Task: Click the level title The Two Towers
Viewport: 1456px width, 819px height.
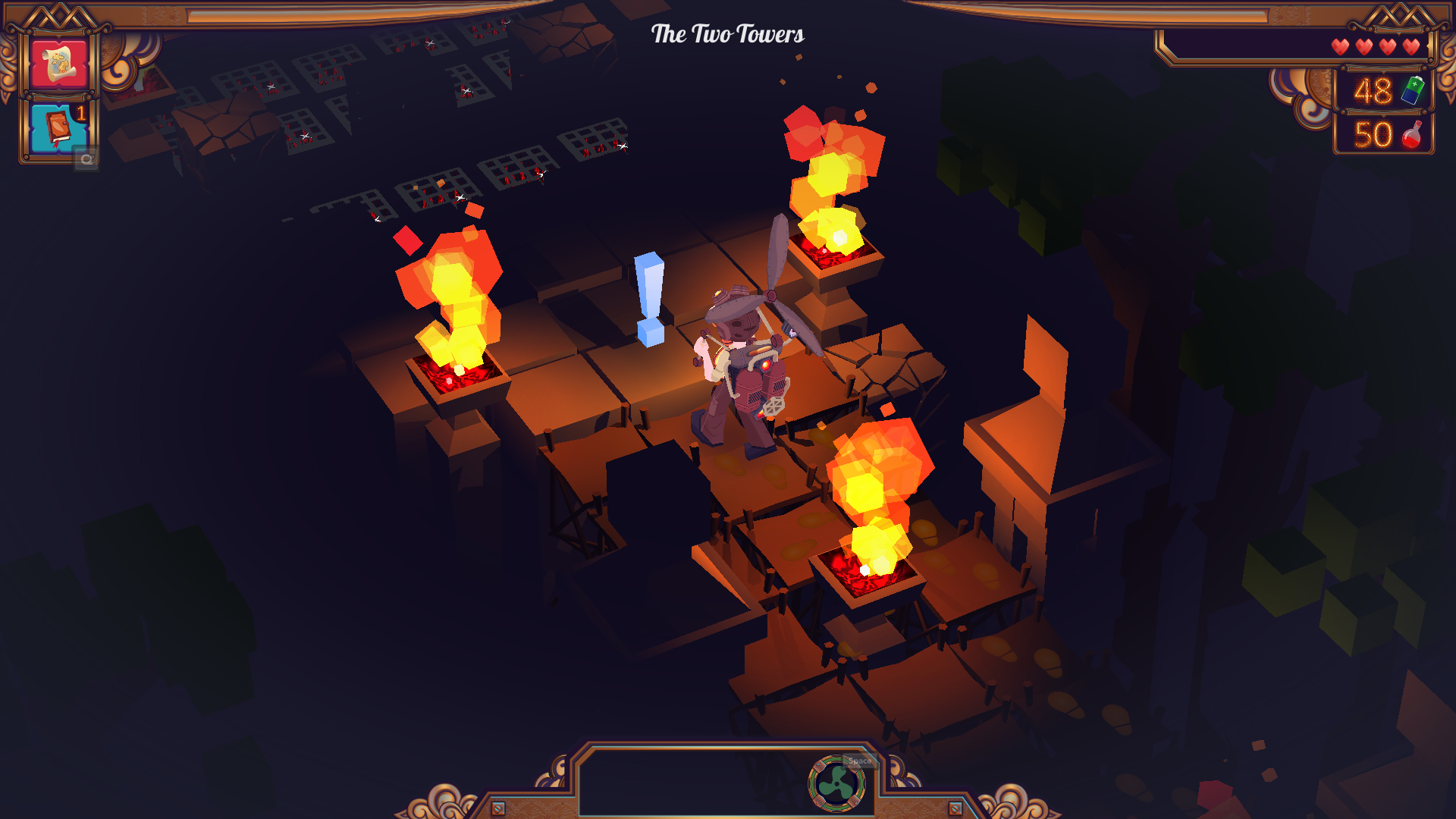Action: coord(727,33)
